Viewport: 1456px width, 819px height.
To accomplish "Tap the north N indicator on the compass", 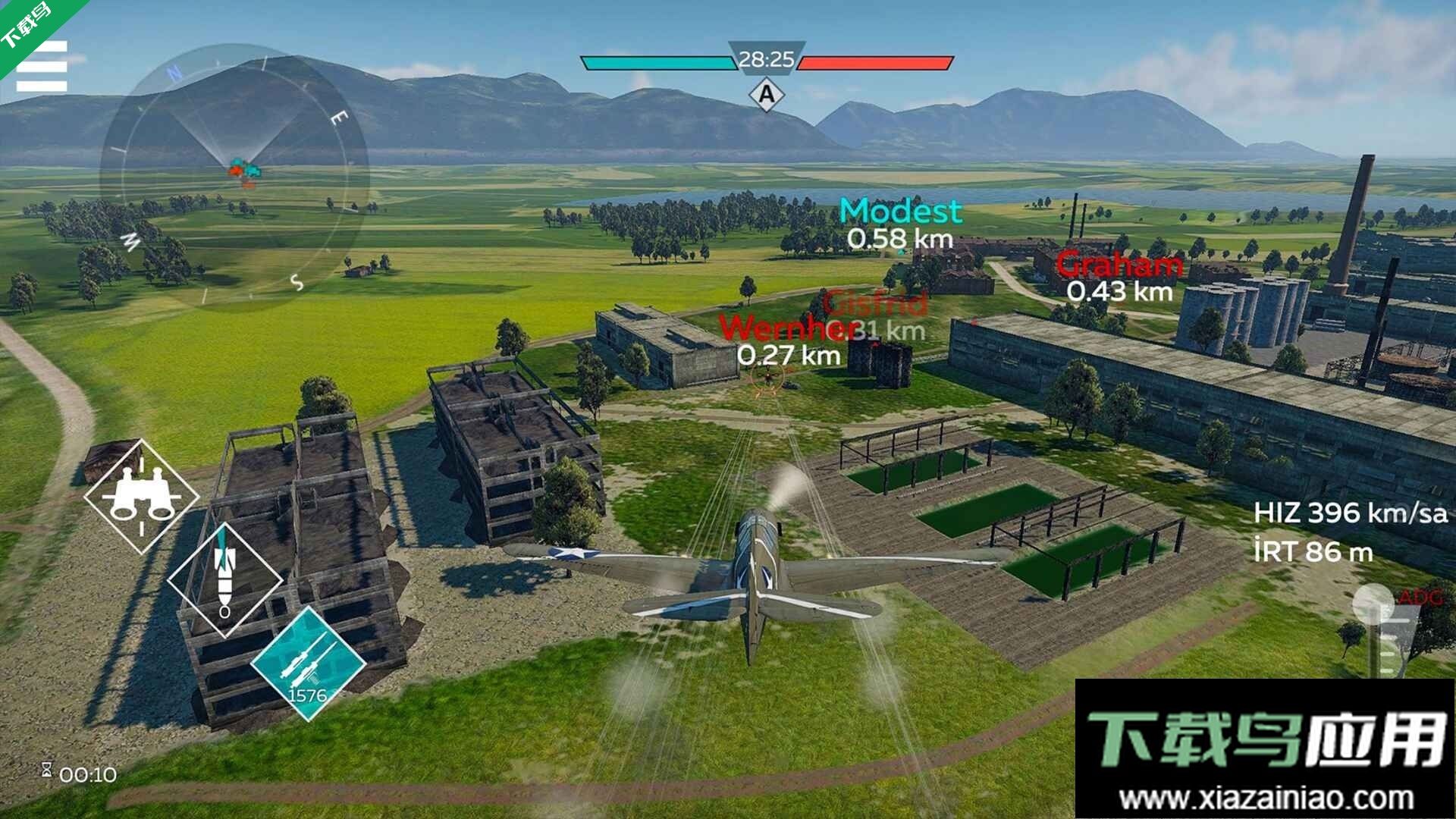I will coord(175,71).
